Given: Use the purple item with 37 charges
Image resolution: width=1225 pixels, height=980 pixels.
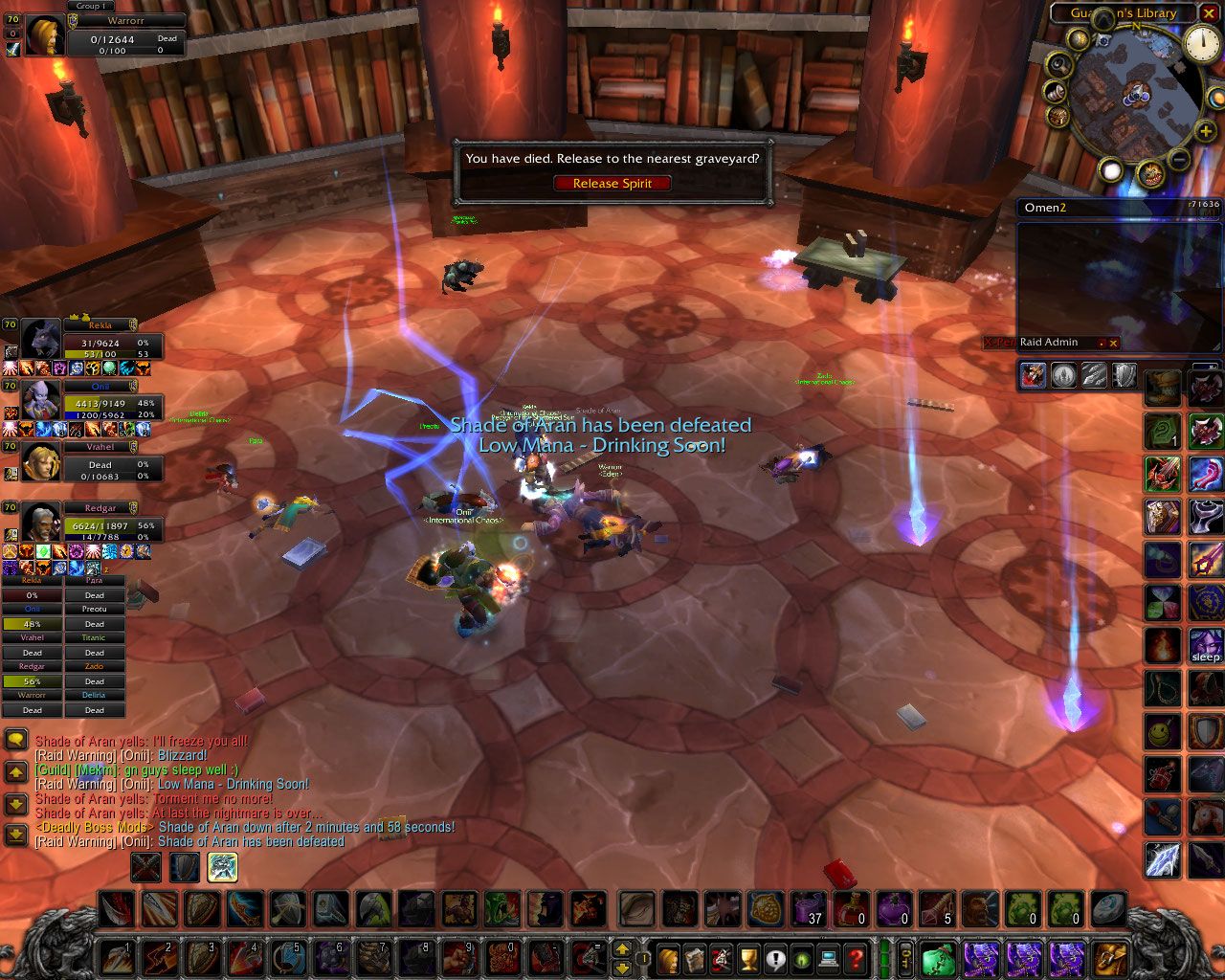Looking at the screenshot, I should pyautogui.click(x=809, y=908).
